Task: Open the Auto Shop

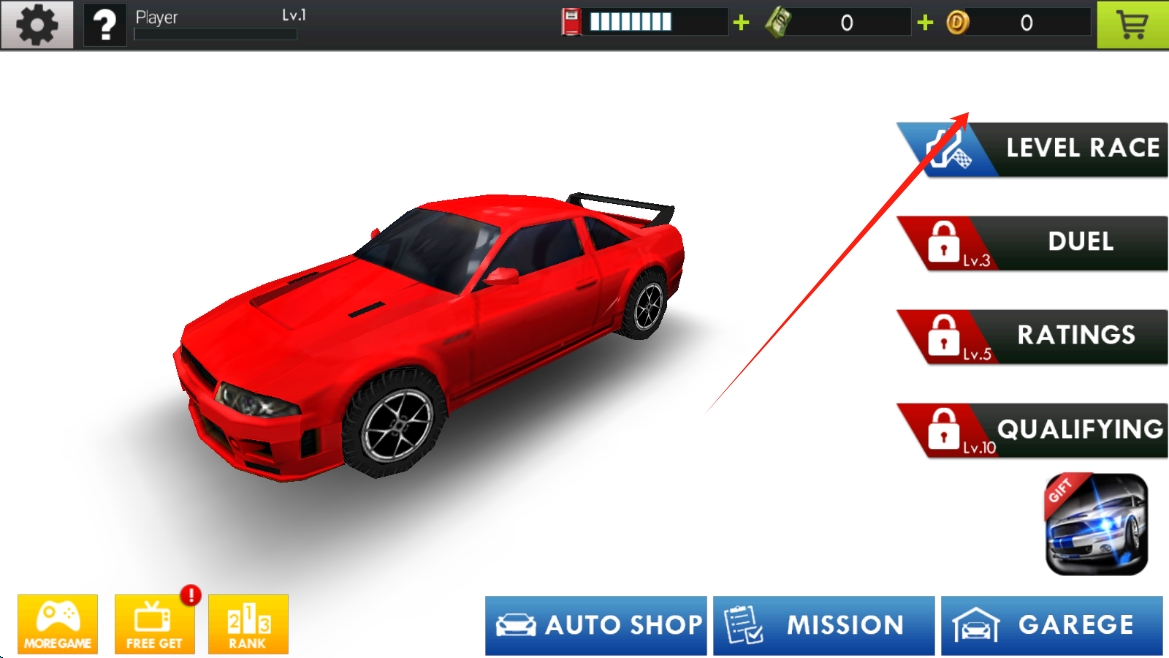Action: click(x=596, y=626)
